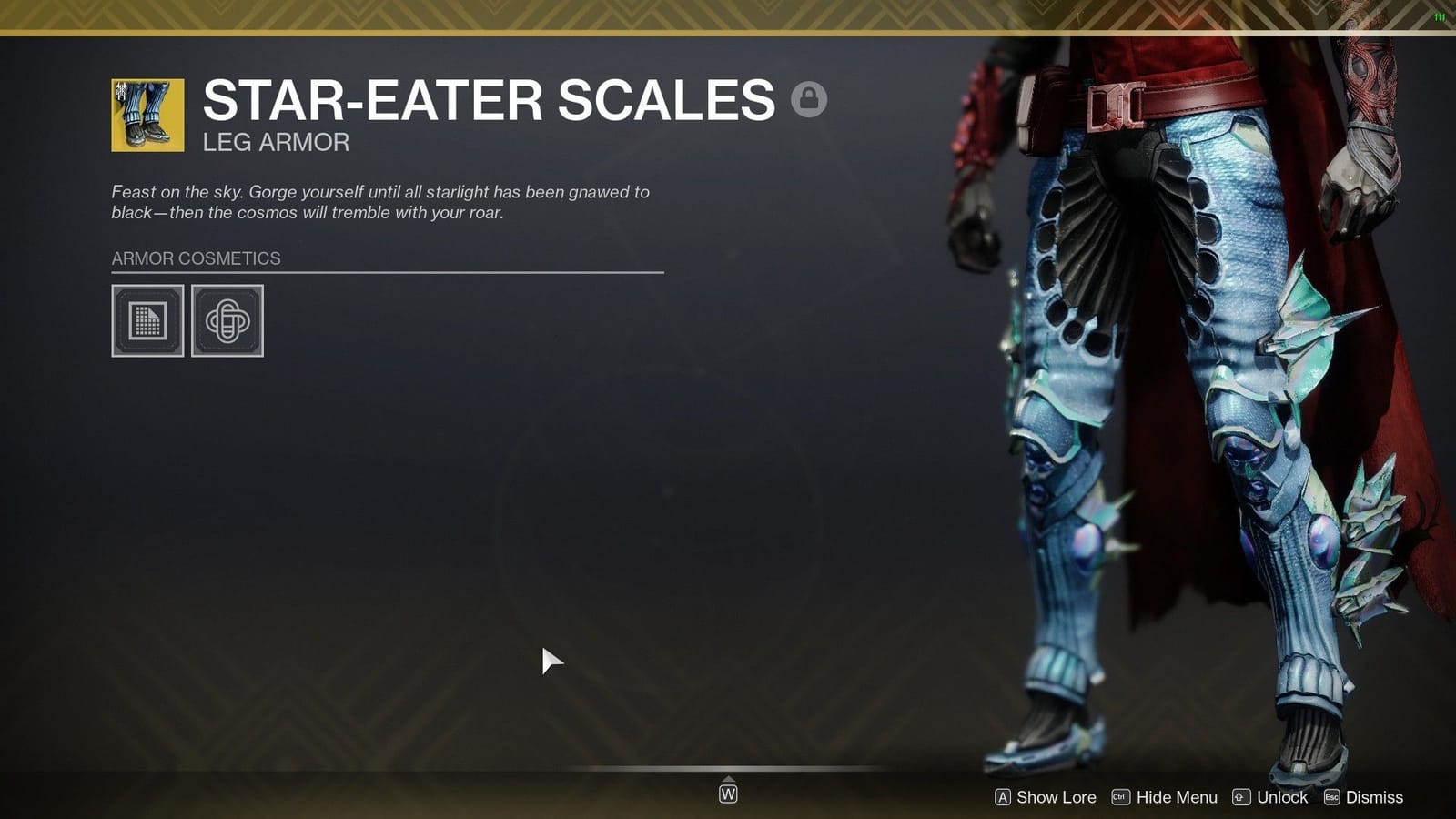The image size is (1456, 819).
Task: Click the shift arrow icon next to Unlock
Action: click(x=1240, y=797)
